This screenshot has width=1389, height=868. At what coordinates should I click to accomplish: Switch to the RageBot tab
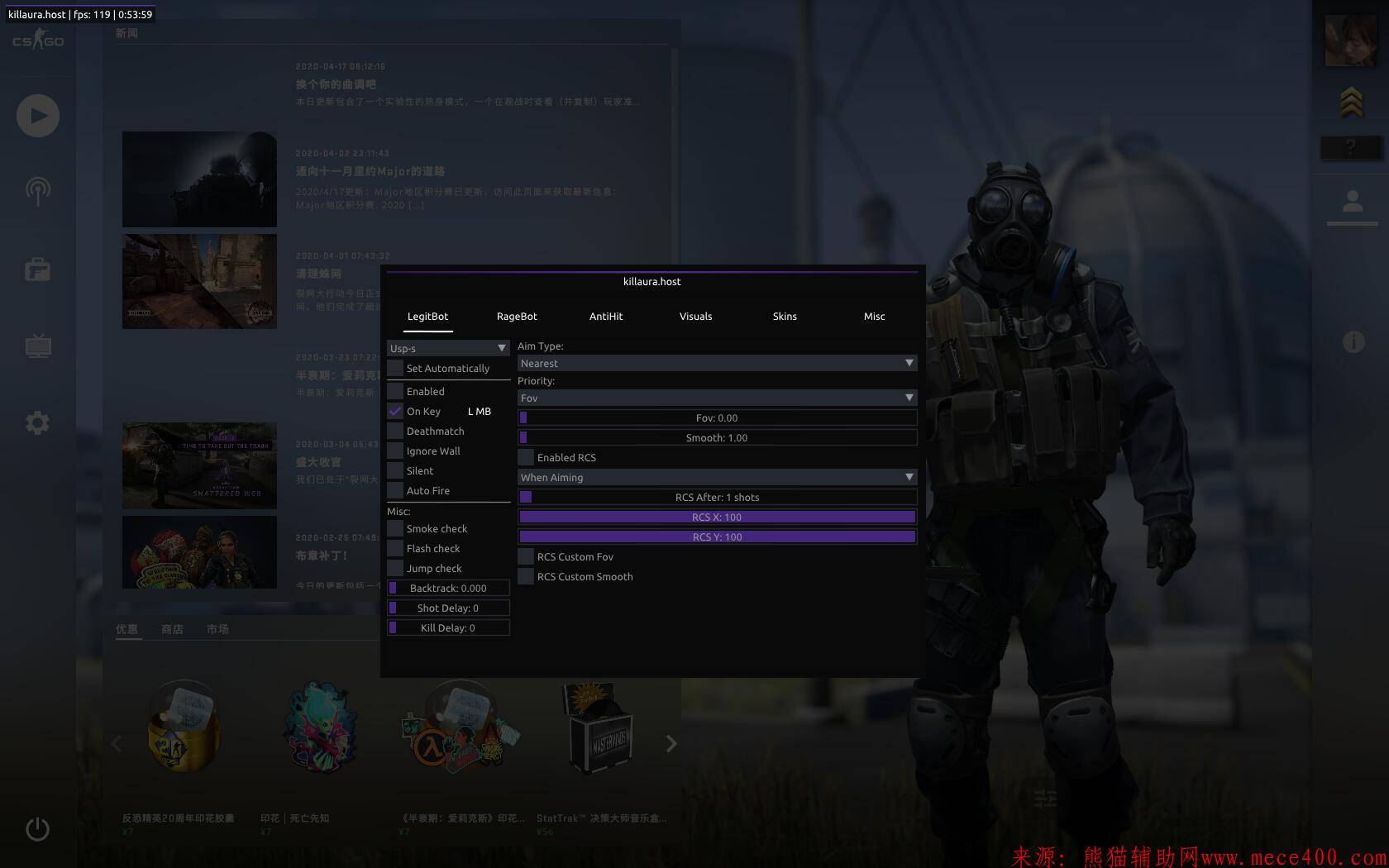click(517, 316)
